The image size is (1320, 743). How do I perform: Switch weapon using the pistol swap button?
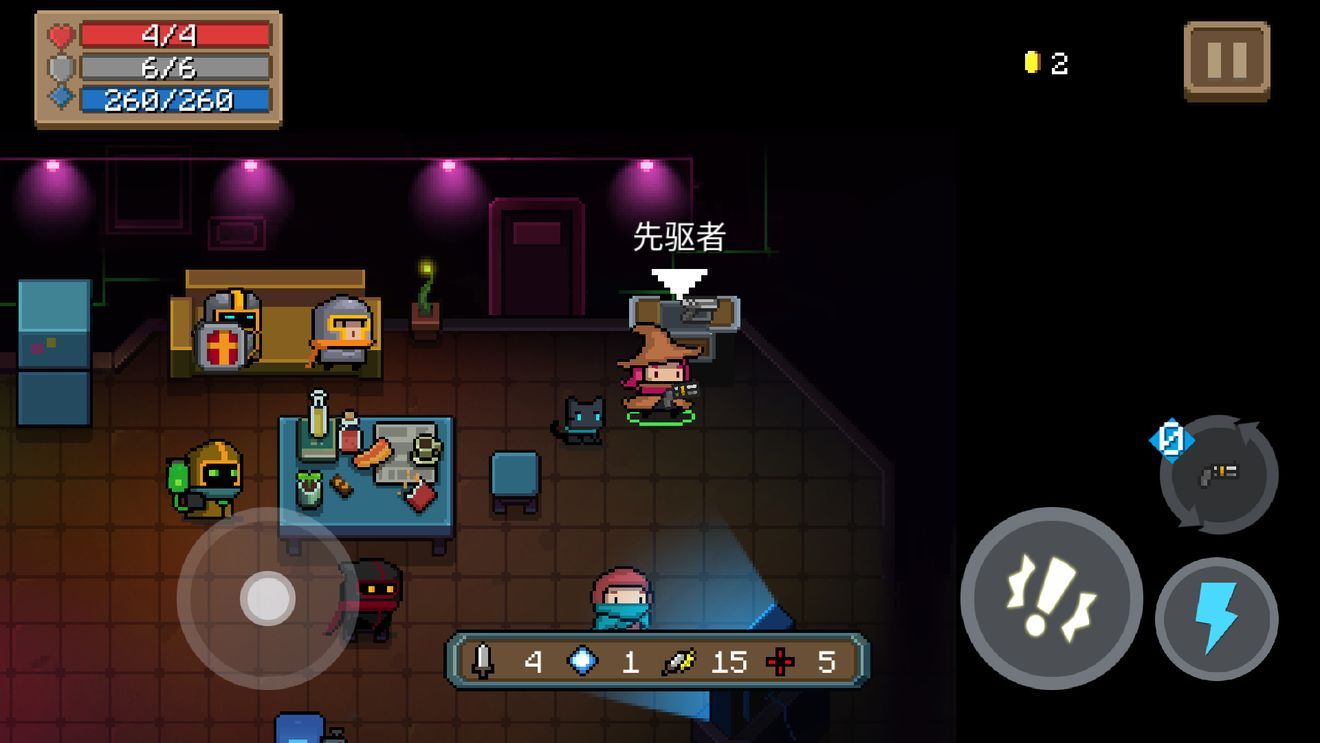[1219, 475]
